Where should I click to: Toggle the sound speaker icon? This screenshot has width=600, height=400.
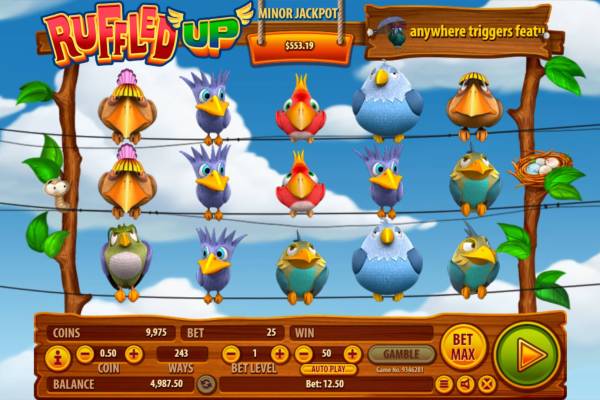click(x=465, y=383)
